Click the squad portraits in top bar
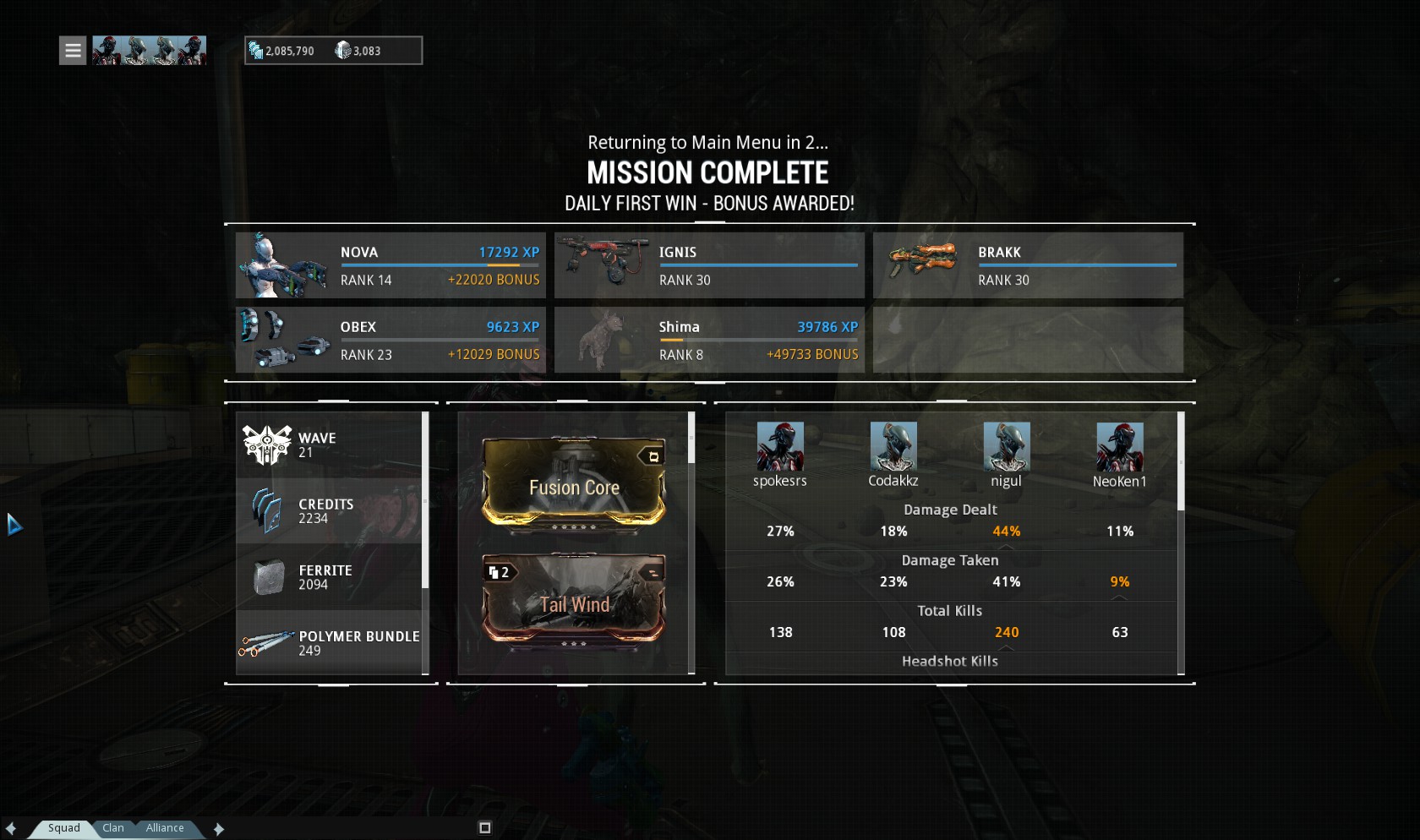The height and width of the screenshot is (840, 1420). [x=149, y=51]
